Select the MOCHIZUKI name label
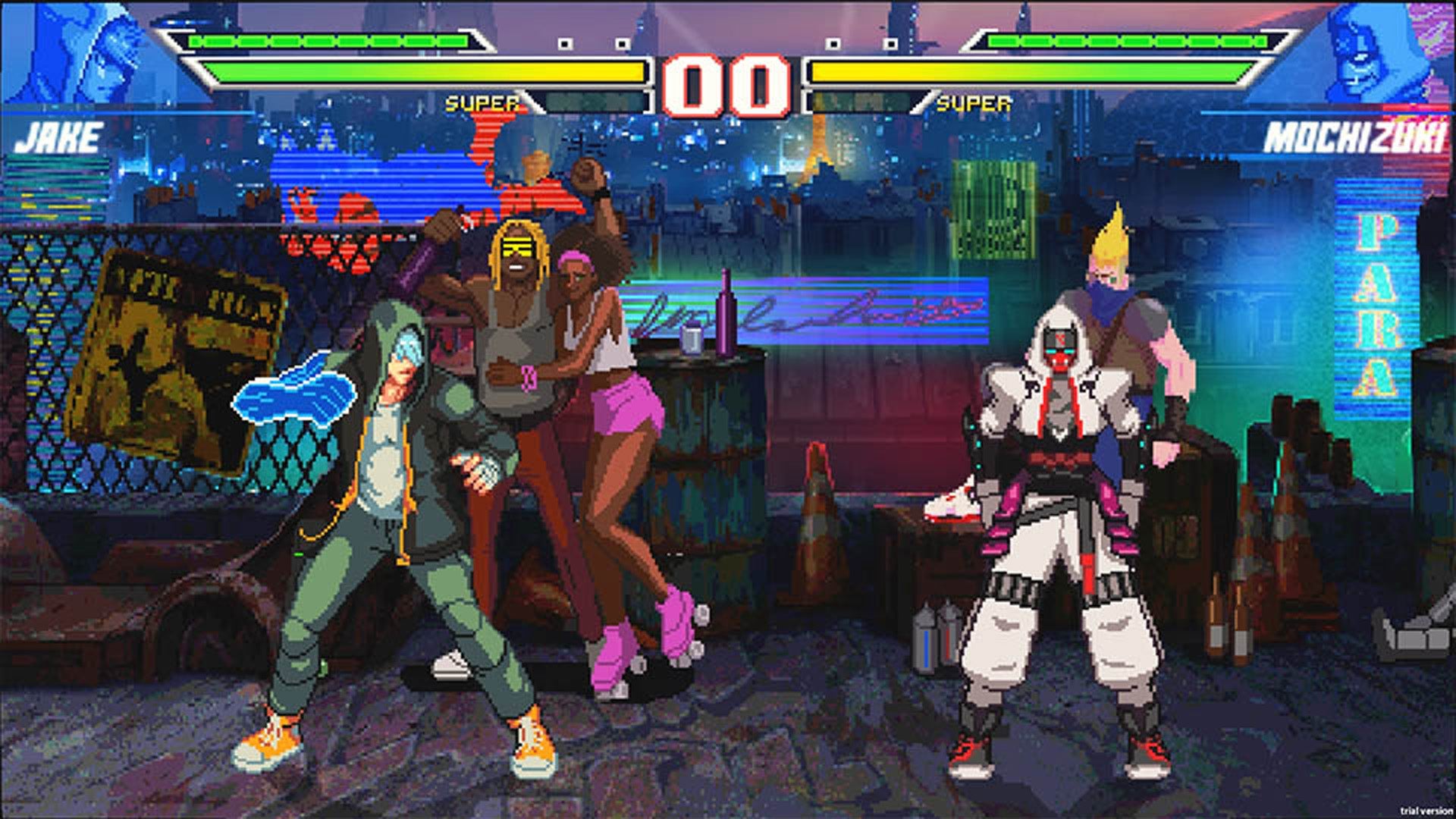The height and width of the screenshot is (819, 1456). (x=1357, y=136)
